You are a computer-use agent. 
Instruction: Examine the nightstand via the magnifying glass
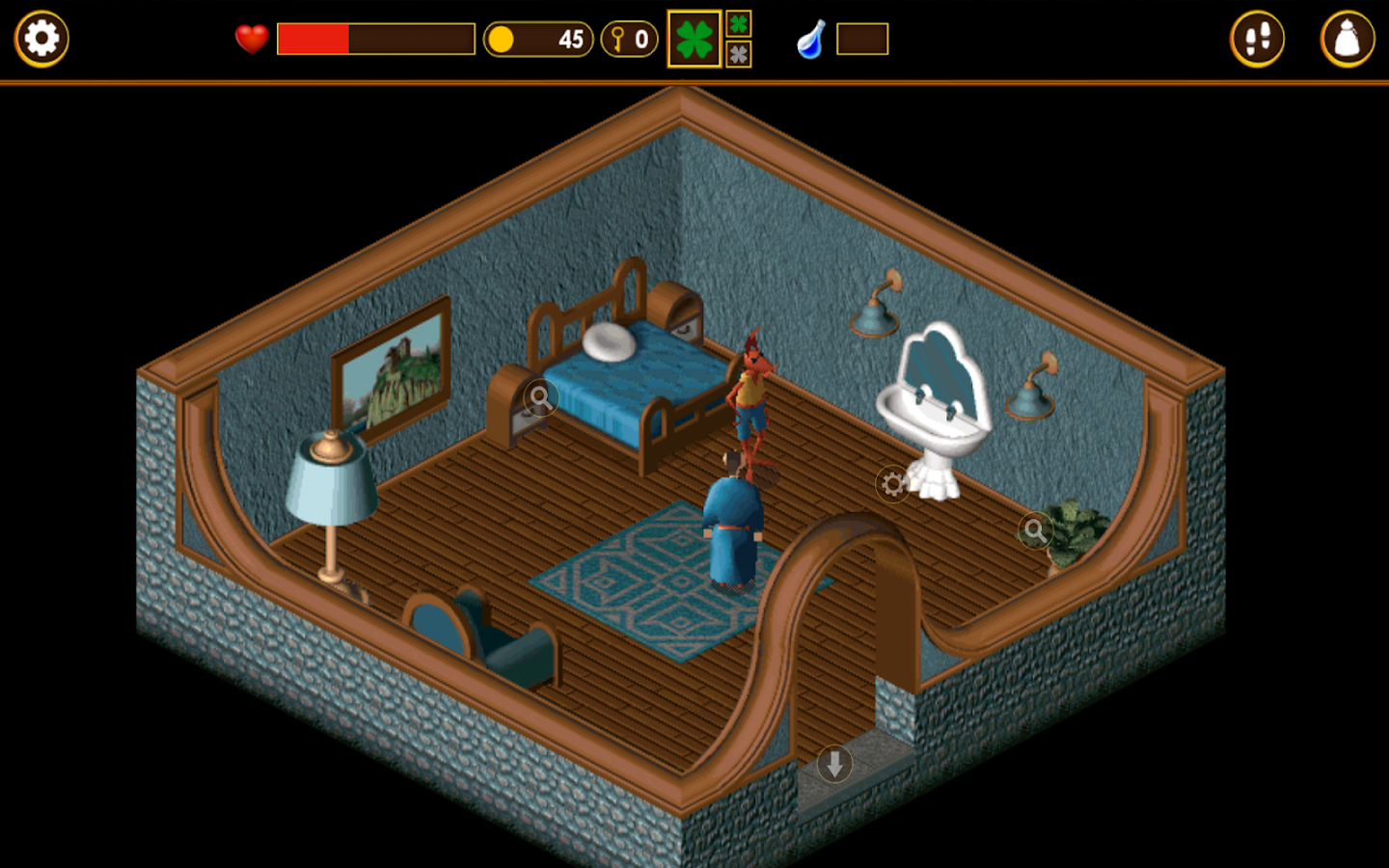(x=540, y=396)
